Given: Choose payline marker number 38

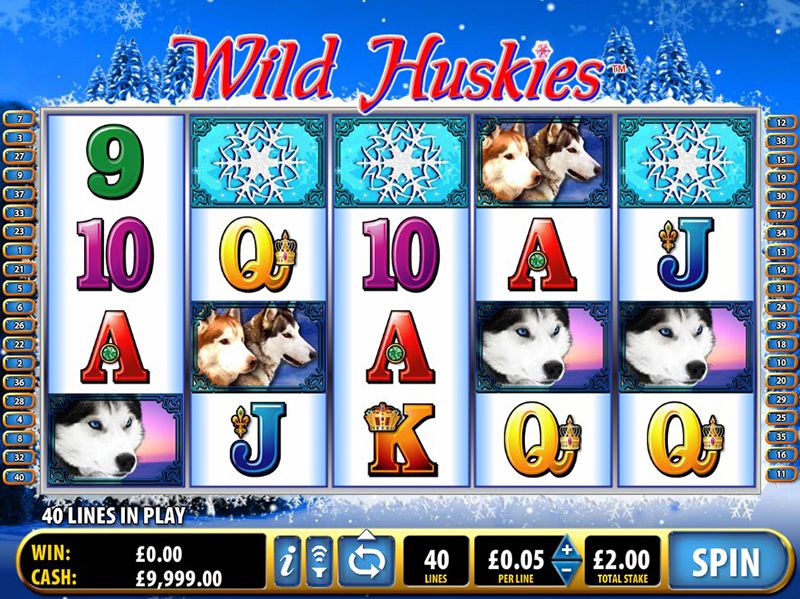Looking at the screenshot, I should pyautogui.click(x=779, y=141).
